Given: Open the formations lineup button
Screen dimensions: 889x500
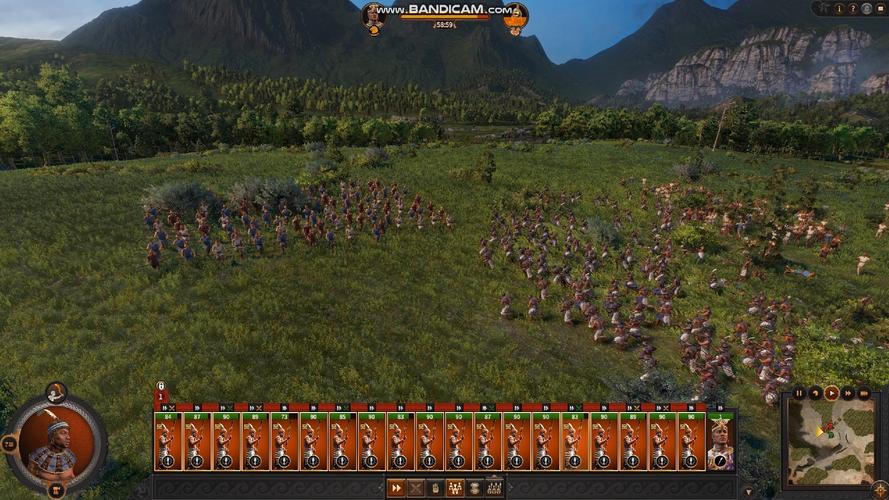Looking at the screenshot, I should pyautogui.click(x=494, y=488).
